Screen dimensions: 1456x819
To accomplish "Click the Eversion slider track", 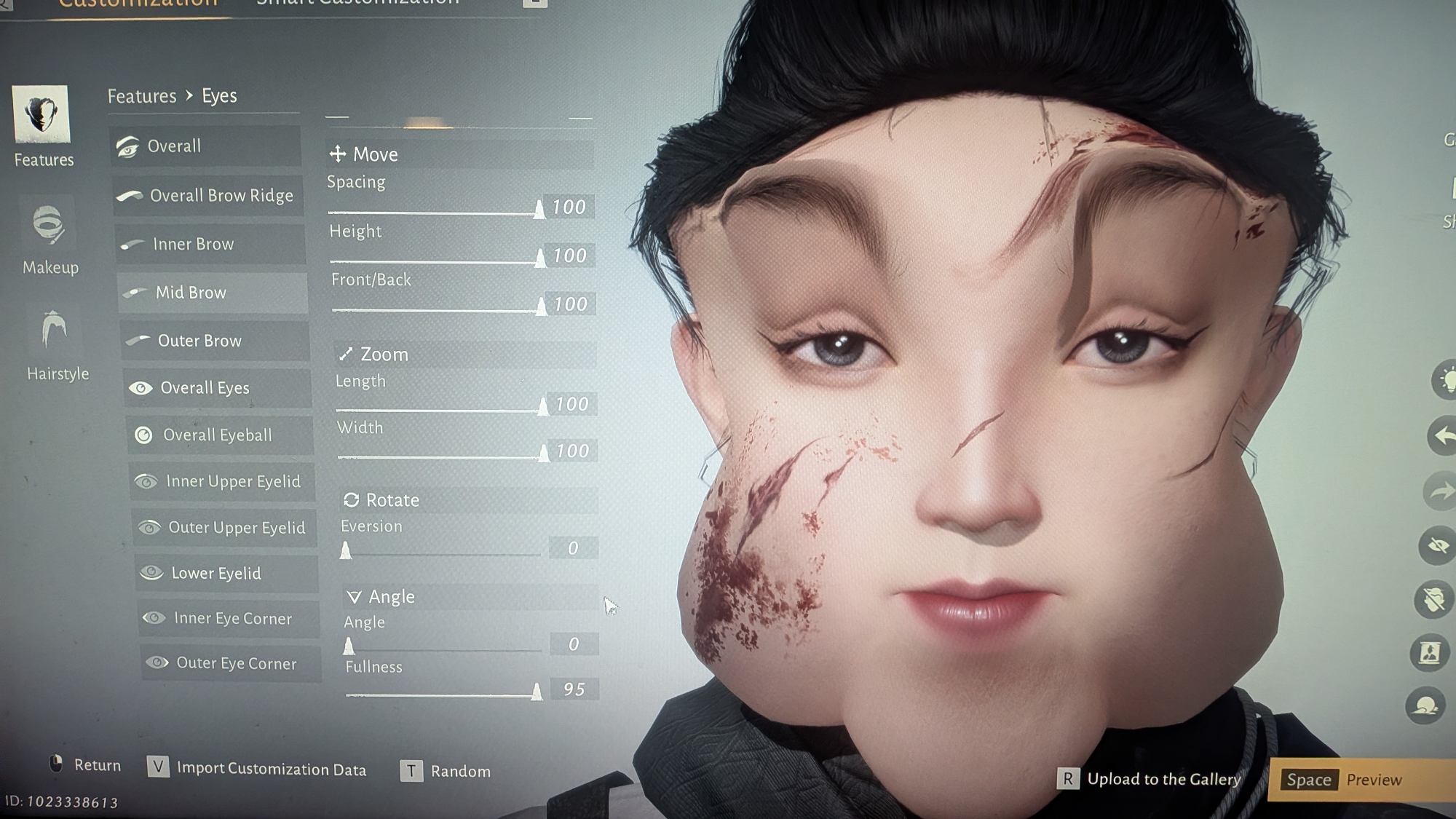I will [441, 553].
